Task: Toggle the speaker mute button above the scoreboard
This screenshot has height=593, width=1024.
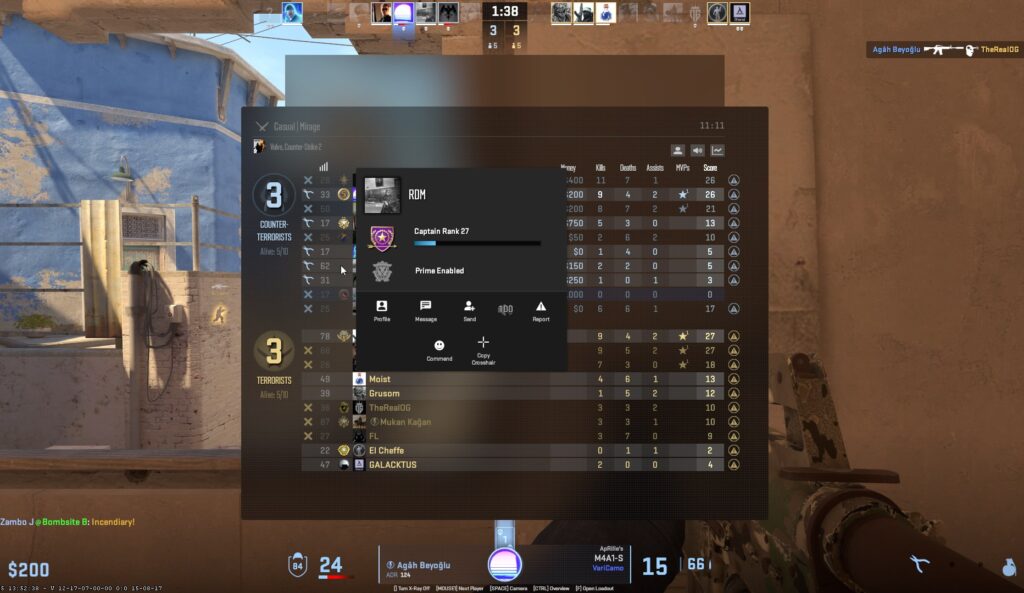Action: pyautogui.click(x=698, y=151)
